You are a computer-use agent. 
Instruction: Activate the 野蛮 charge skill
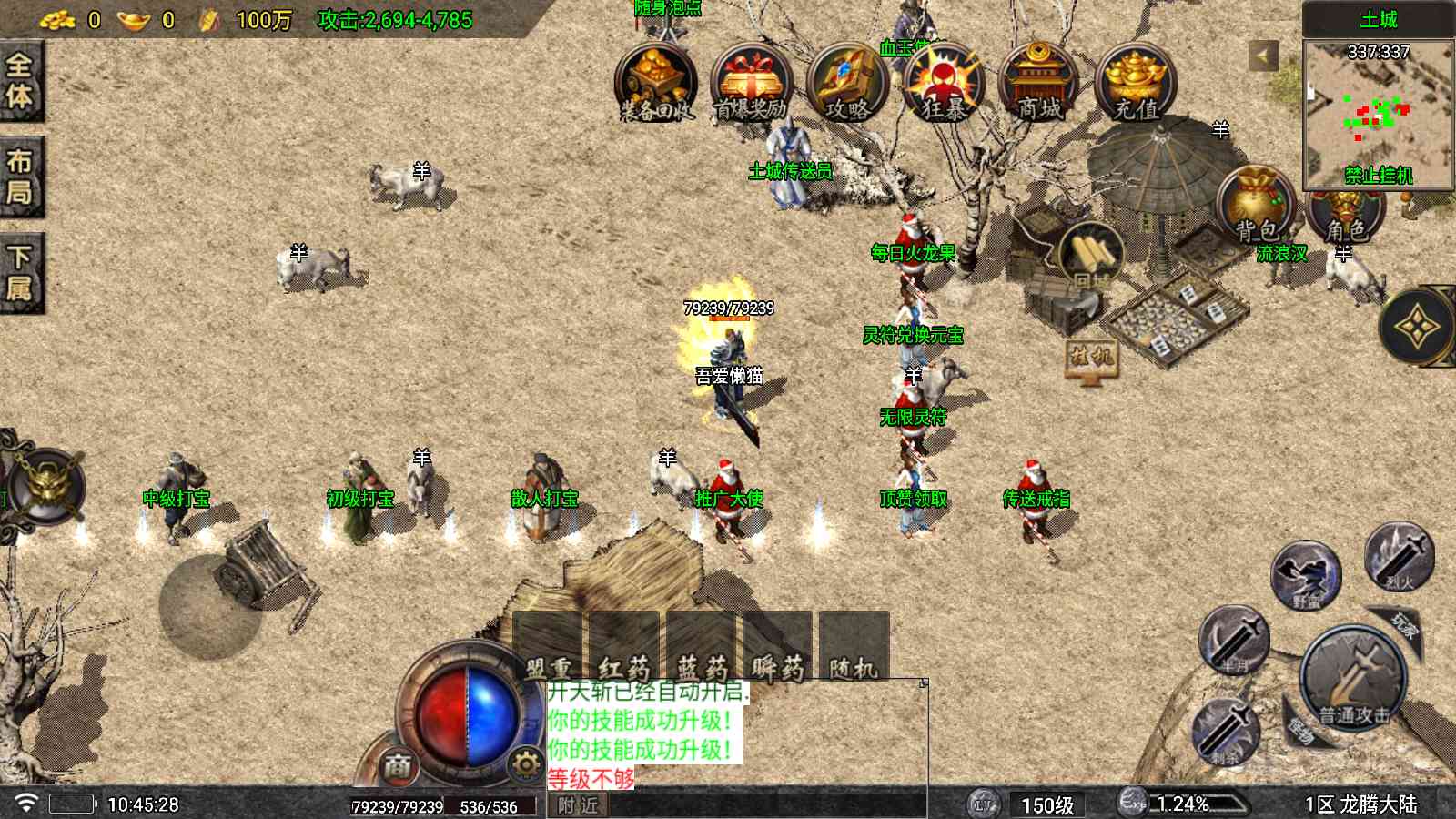1306,575
